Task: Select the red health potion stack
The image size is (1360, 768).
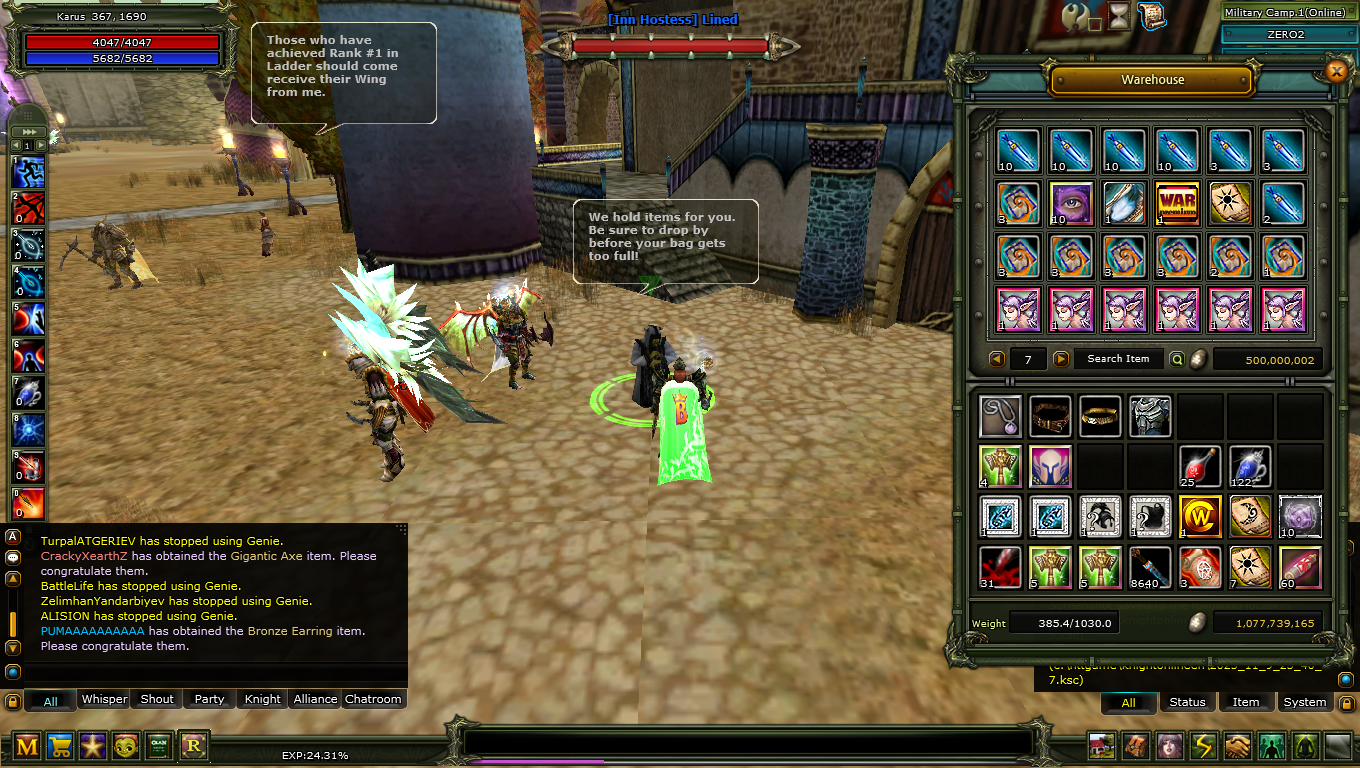Action: click(x=1200, y=467)
